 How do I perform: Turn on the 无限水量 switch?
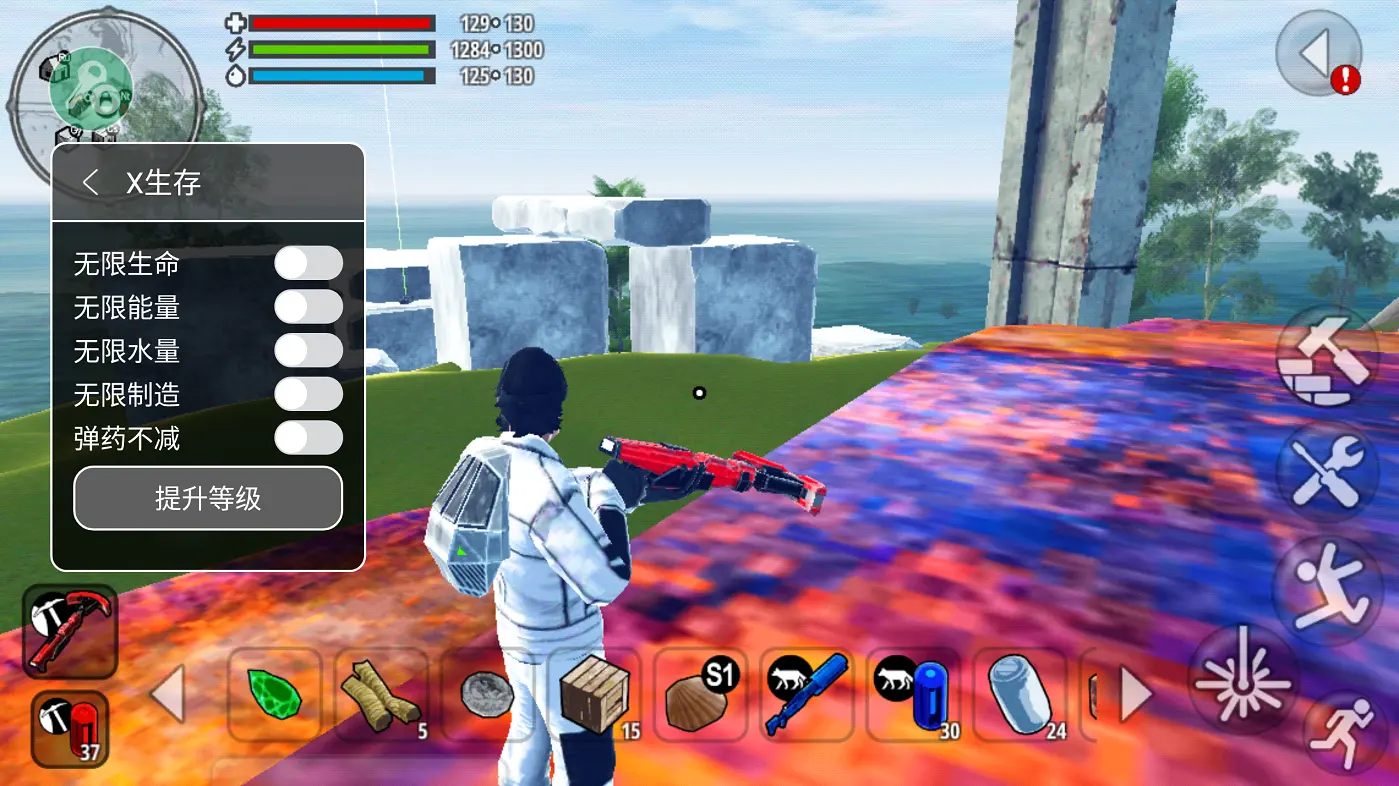tap(308, 350)
